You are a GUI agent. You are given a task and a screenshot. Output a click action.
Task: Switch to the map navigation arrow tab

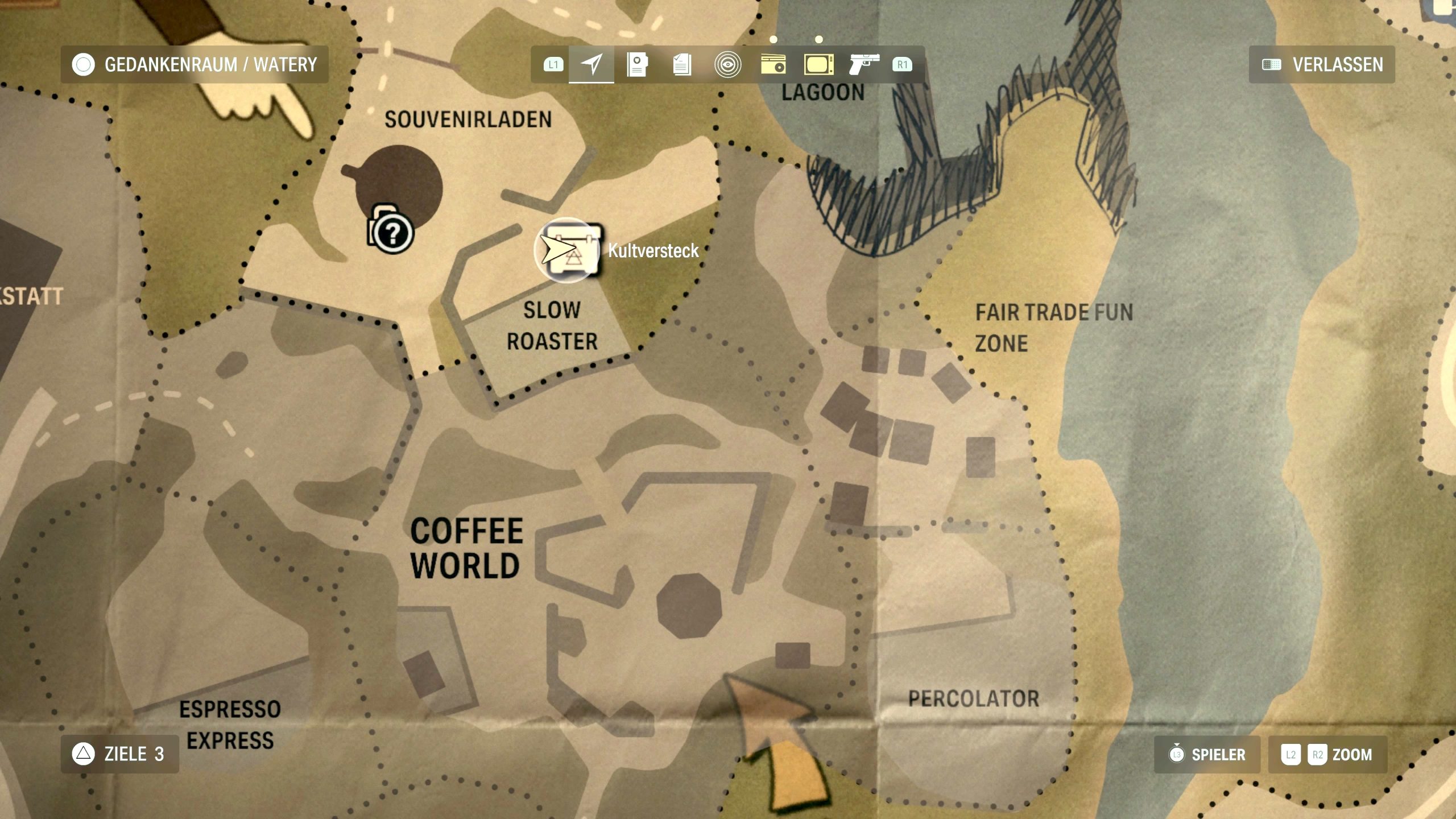coord(591,64)
